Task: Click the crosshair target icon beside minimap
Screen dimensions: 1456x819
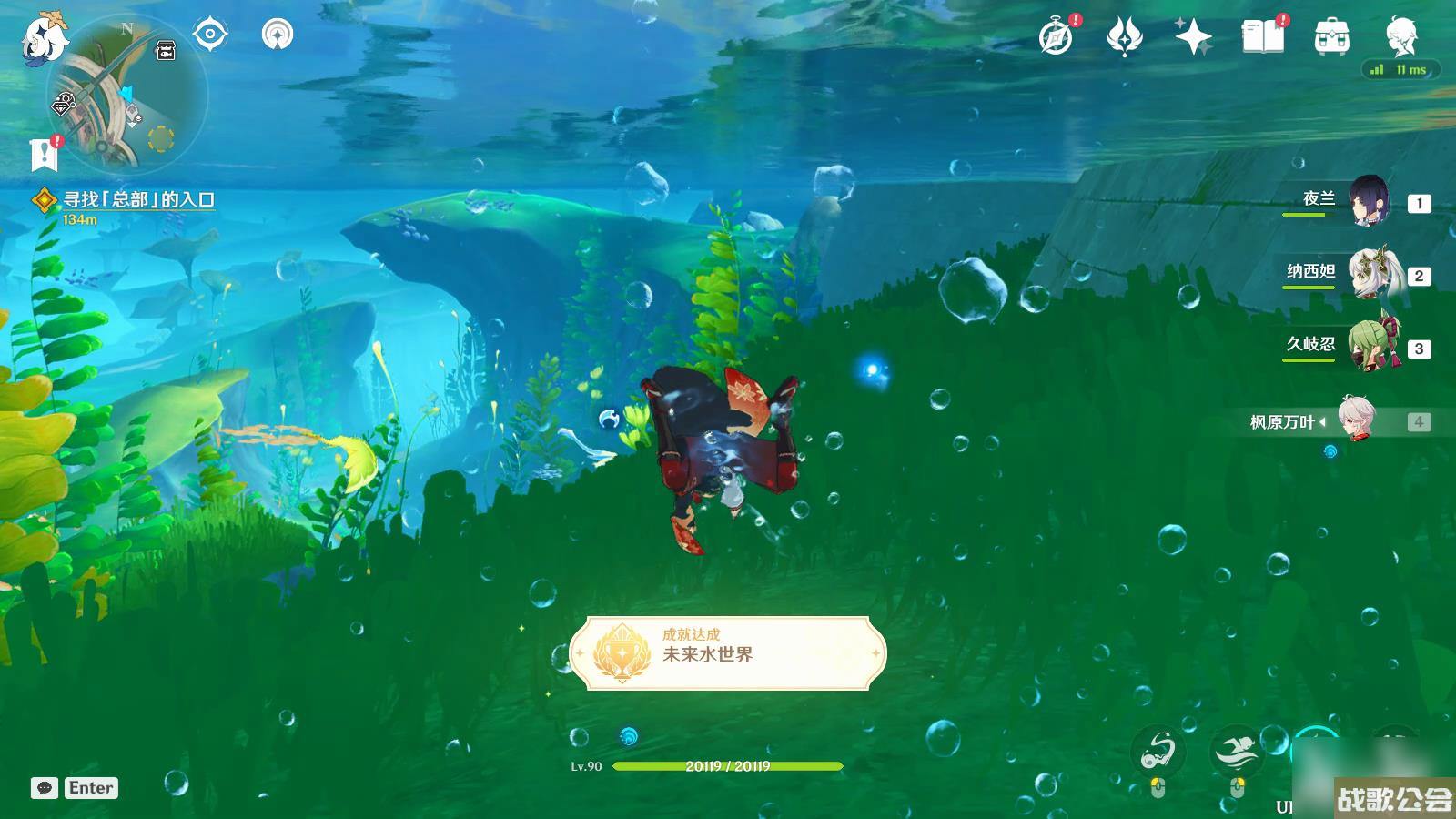Action: coord(210,35)
